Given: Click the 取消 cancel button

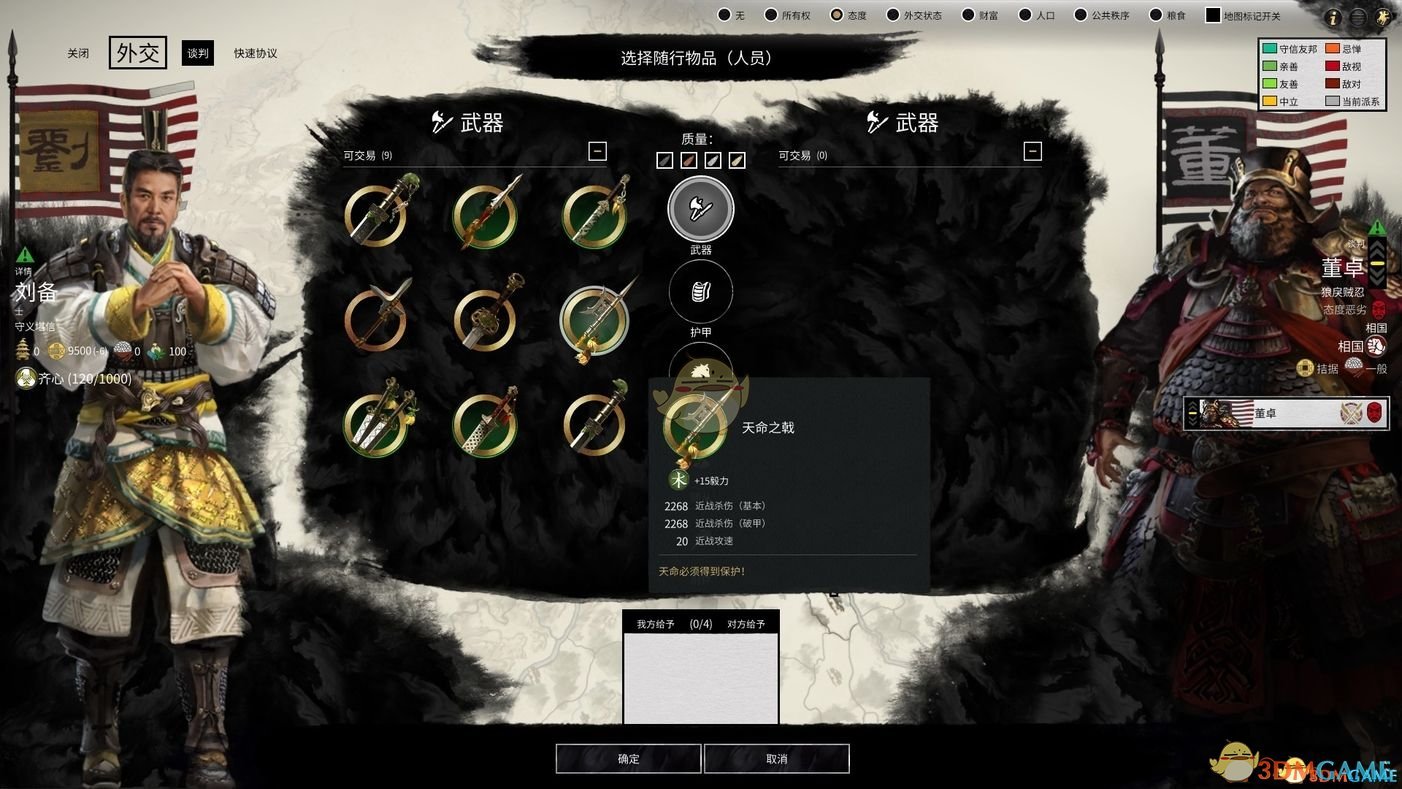Looking at the screenshot, I should click(776, 759).
